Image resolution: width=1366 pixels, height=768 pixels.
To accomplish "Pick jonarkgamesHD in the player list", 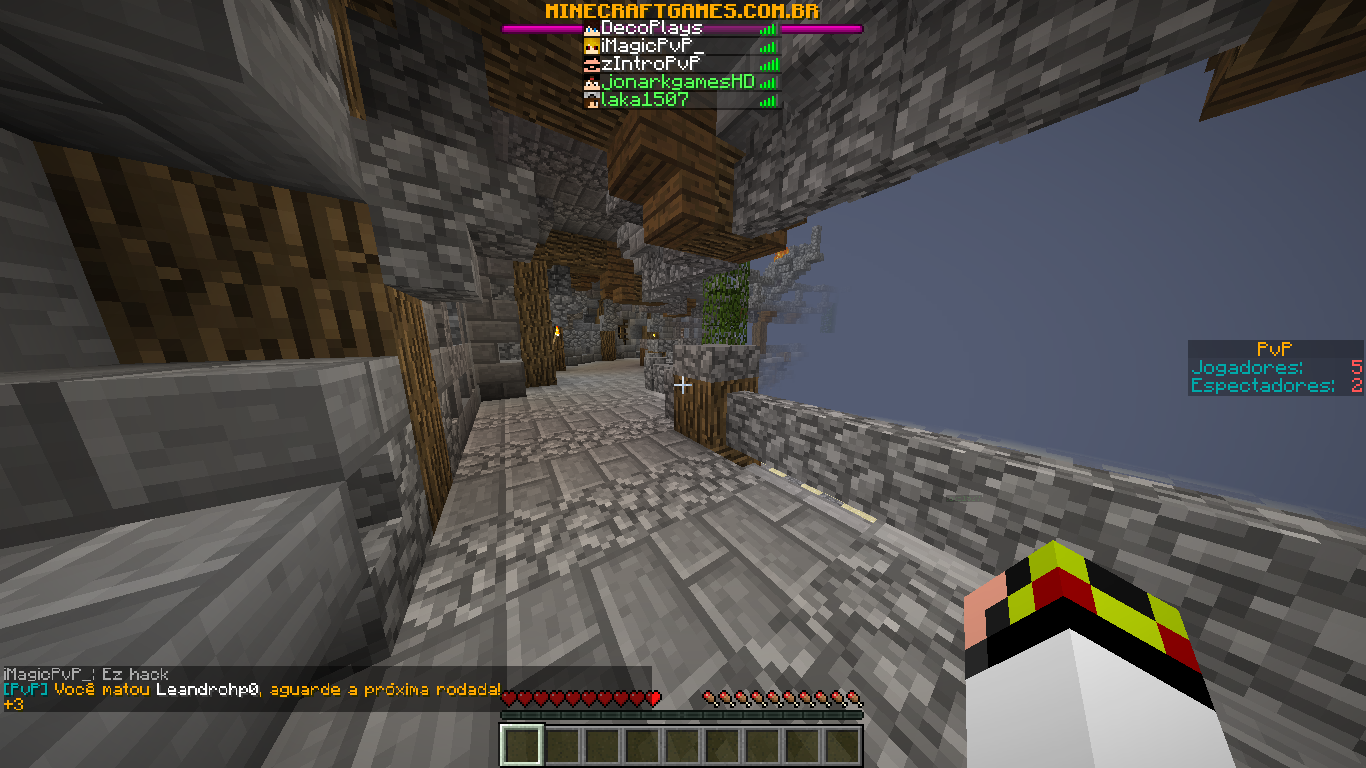I will [x=677, y=82].
